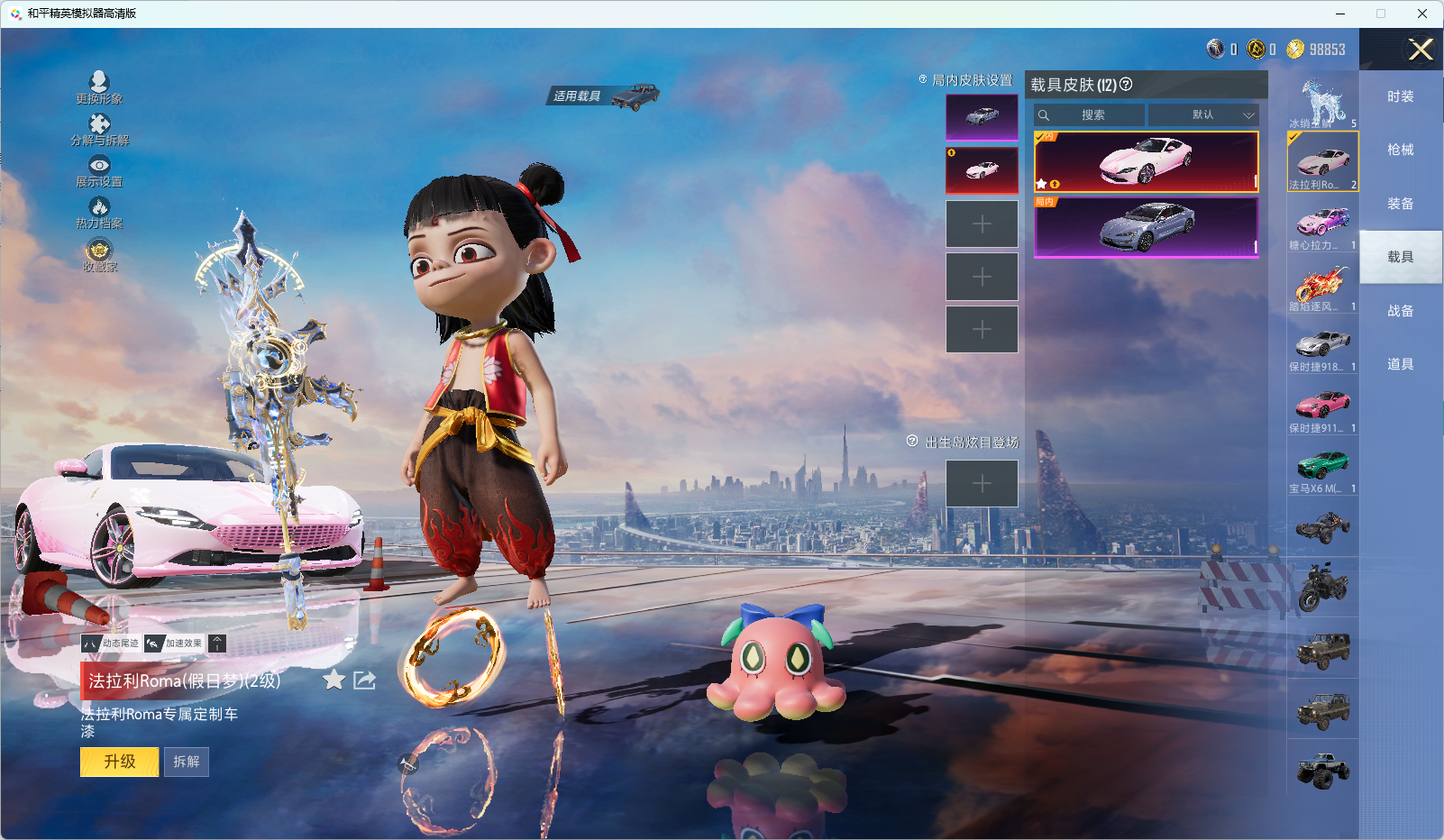The height and width of the screenshot is (840, 1444).
Task: Open 热力档案 profile
Action: click(99, 213)
